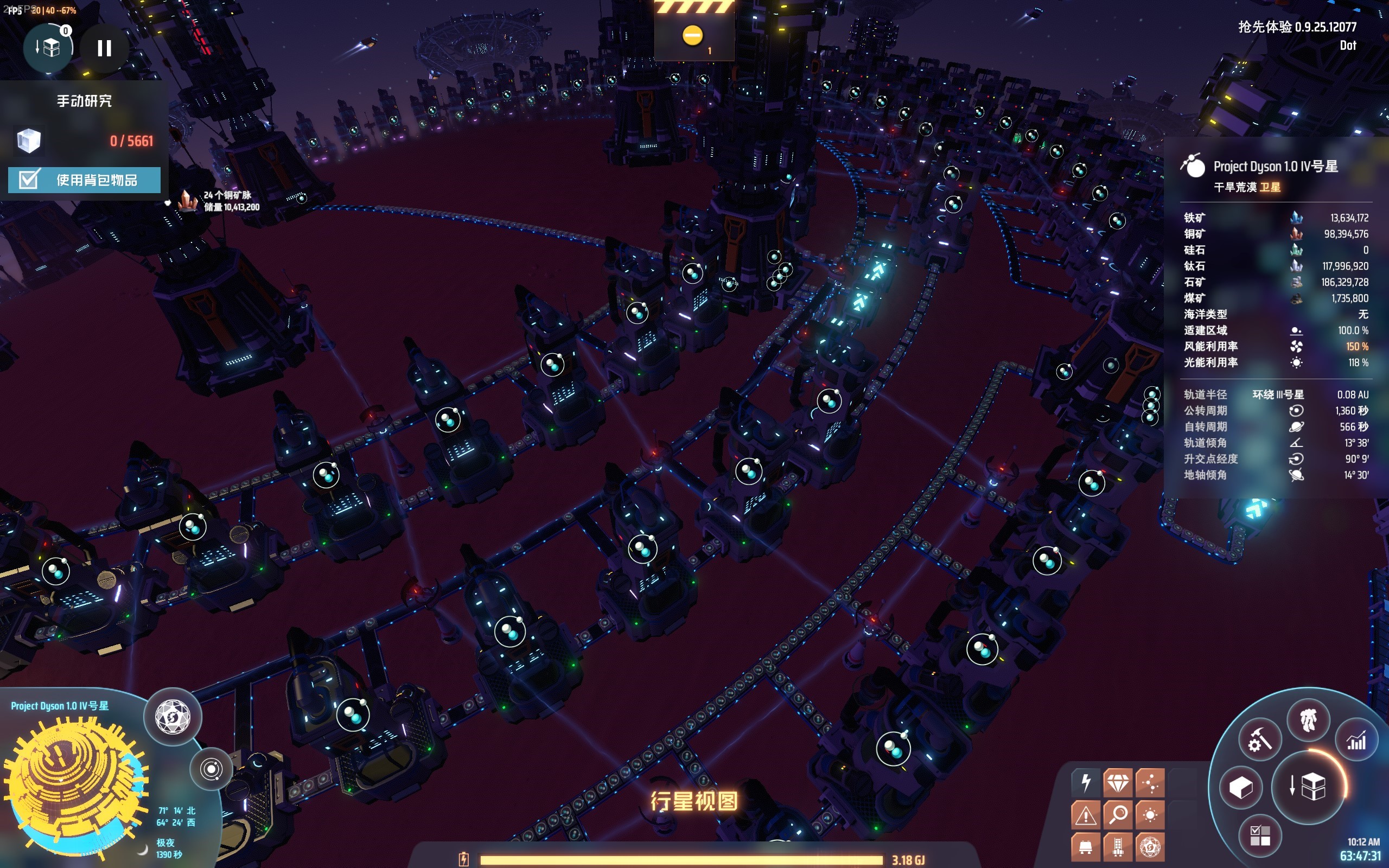Open the production statistics chart
This screenshot has height=868, width=1389.
[1356, 741]
